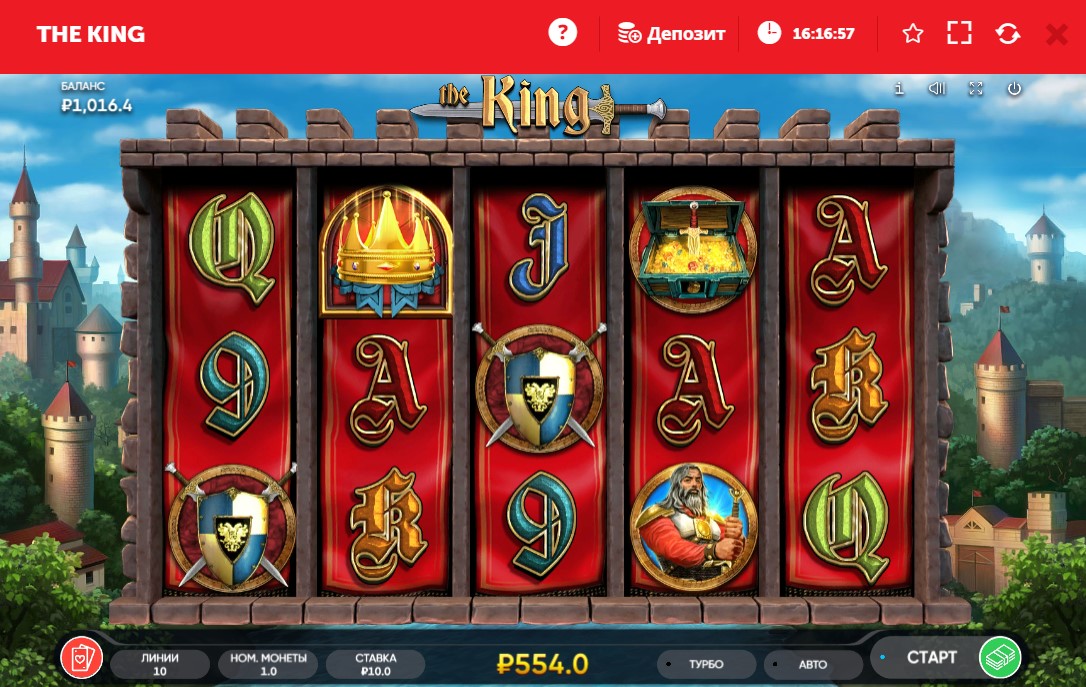Reload the game with the refresh icon
Image resolution: width=1086 pixels, height=687 pixels.
[1007, 33]
